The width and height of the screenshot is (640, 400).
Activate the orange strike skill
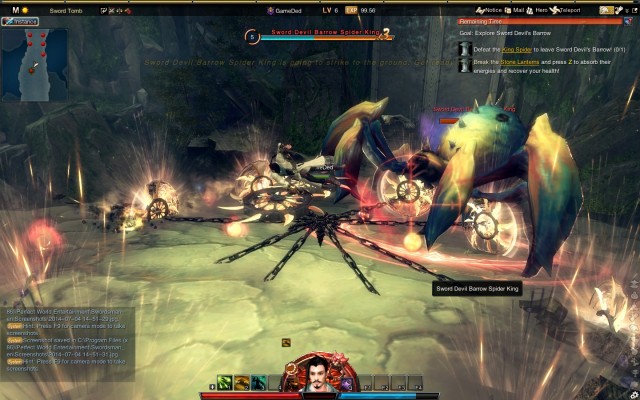point(242,382)
